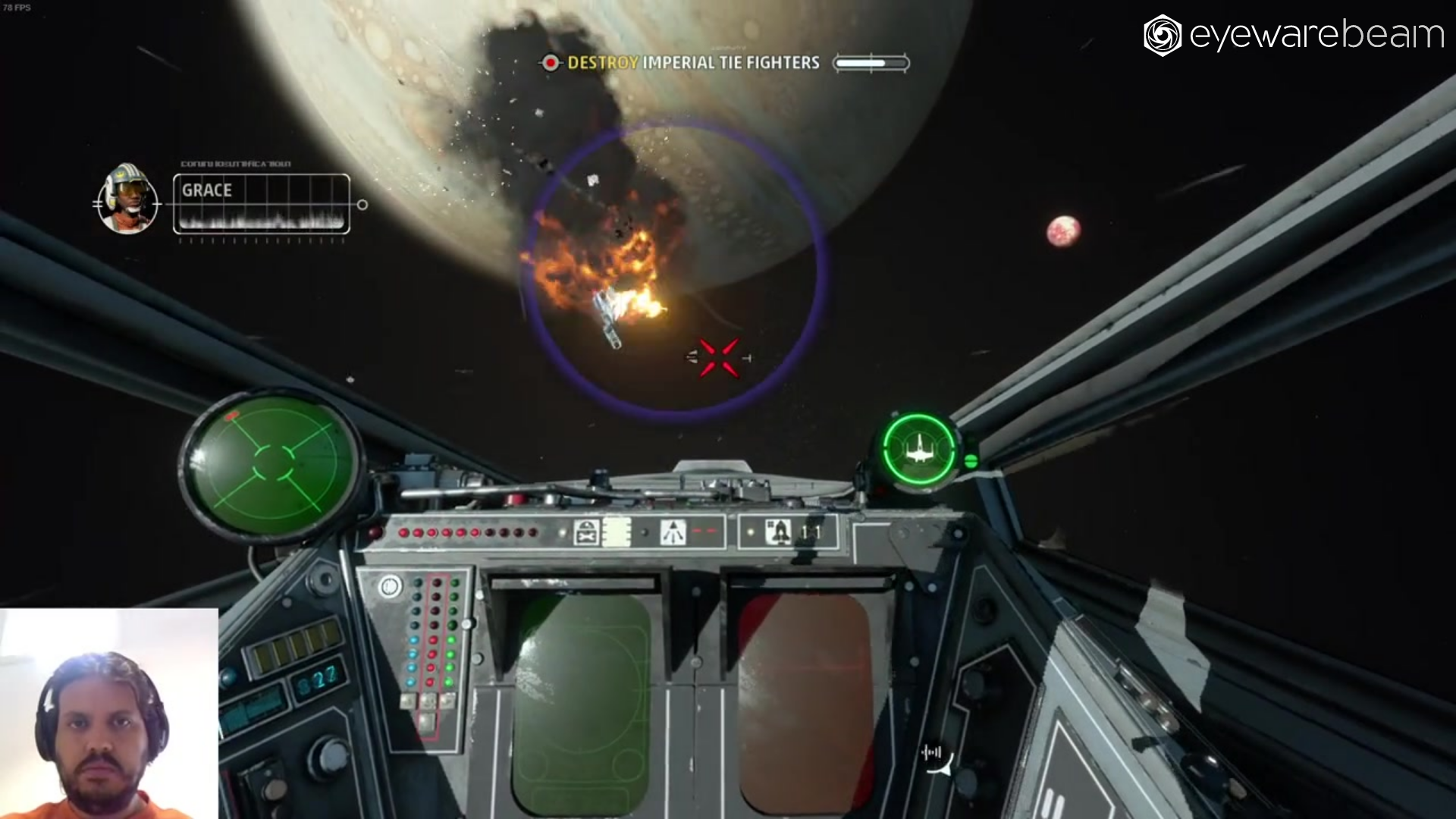Click the eyeware beam logo
This screenshot has height=819, width=1456.
1293,36
